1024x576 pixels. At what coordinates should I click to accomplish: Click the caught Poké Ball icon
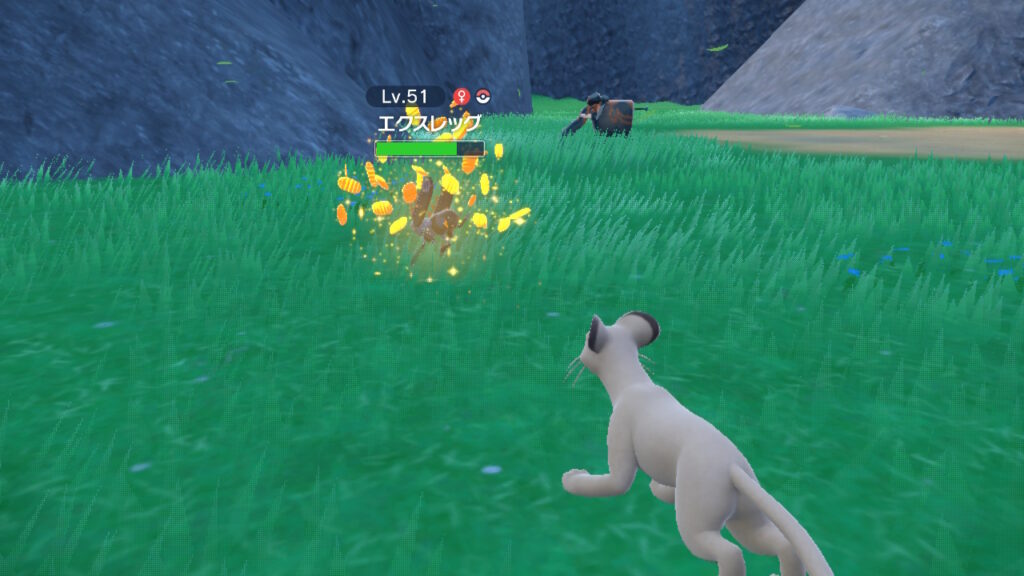(x=483, y=97)
